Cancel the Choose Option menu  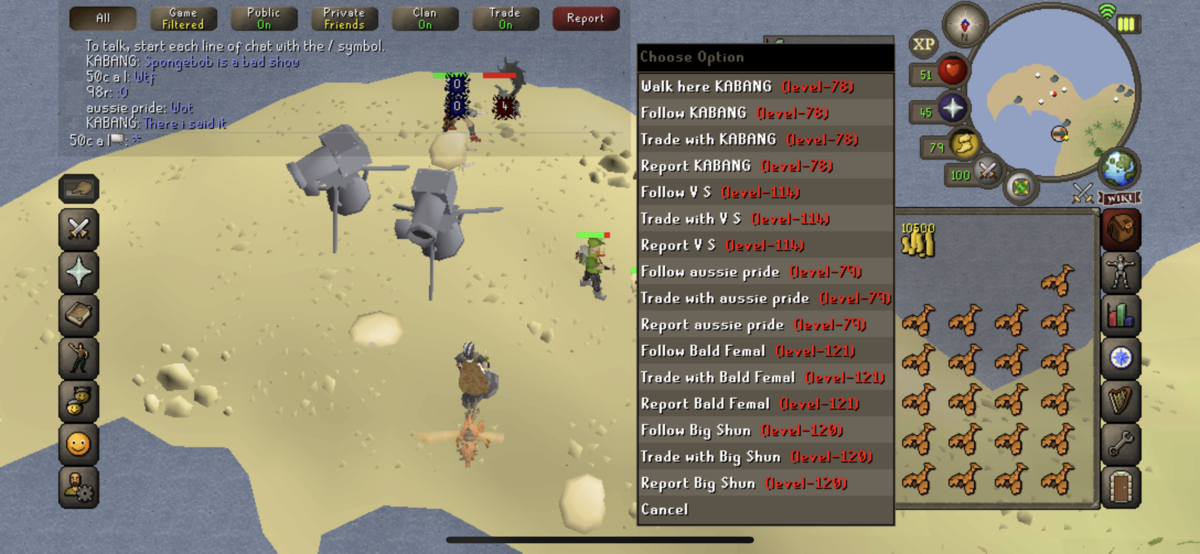(665, 510)
